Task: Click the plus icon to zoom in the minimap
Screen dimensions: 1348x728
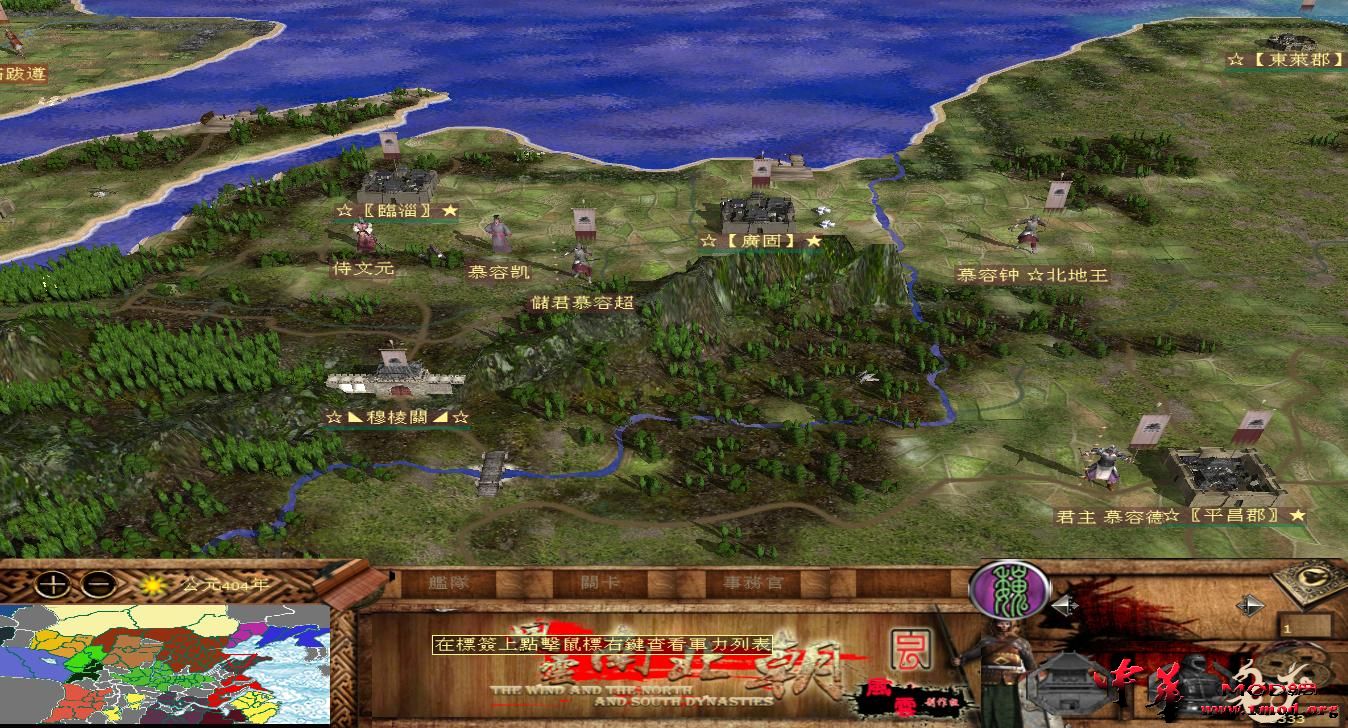Action: (x=52, y=585)
